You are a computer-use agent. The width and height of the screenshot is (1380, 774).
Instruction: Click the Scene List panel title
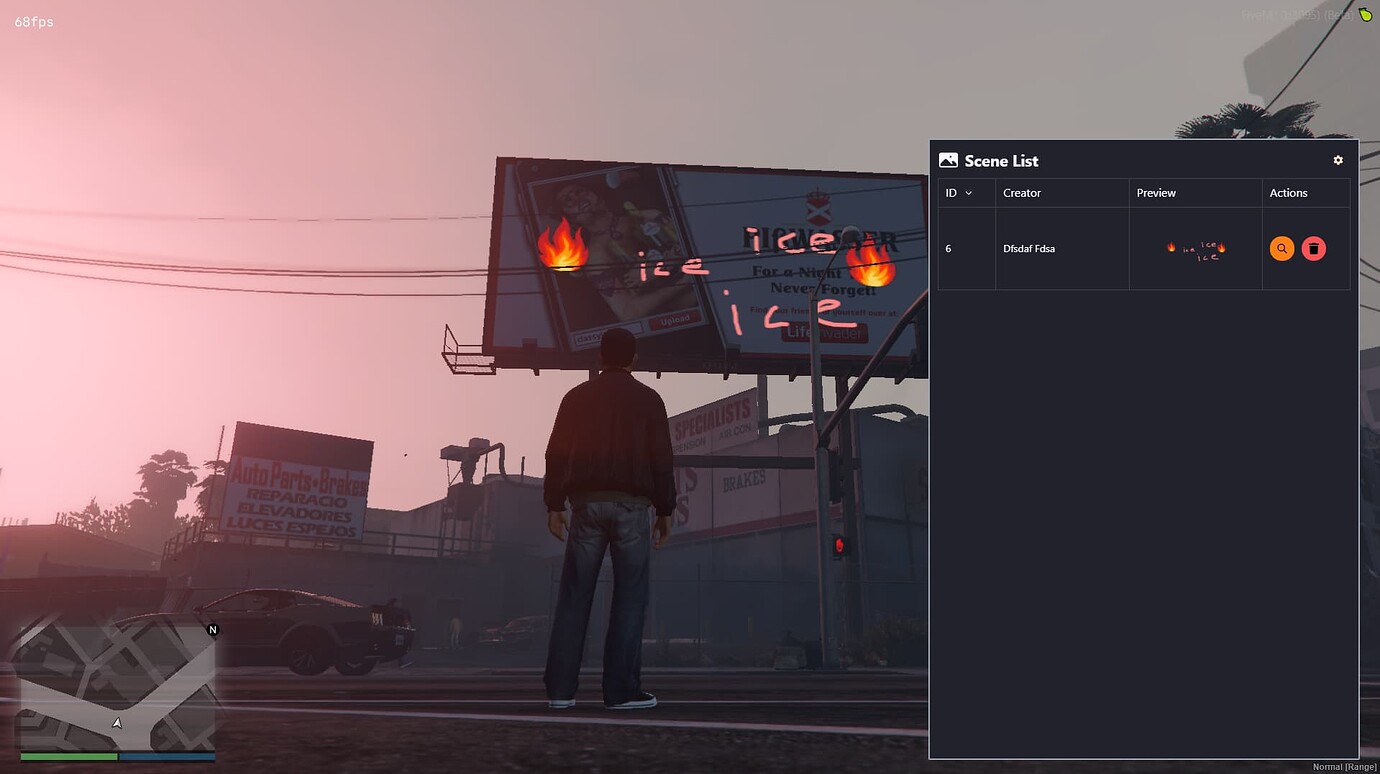1001,160
